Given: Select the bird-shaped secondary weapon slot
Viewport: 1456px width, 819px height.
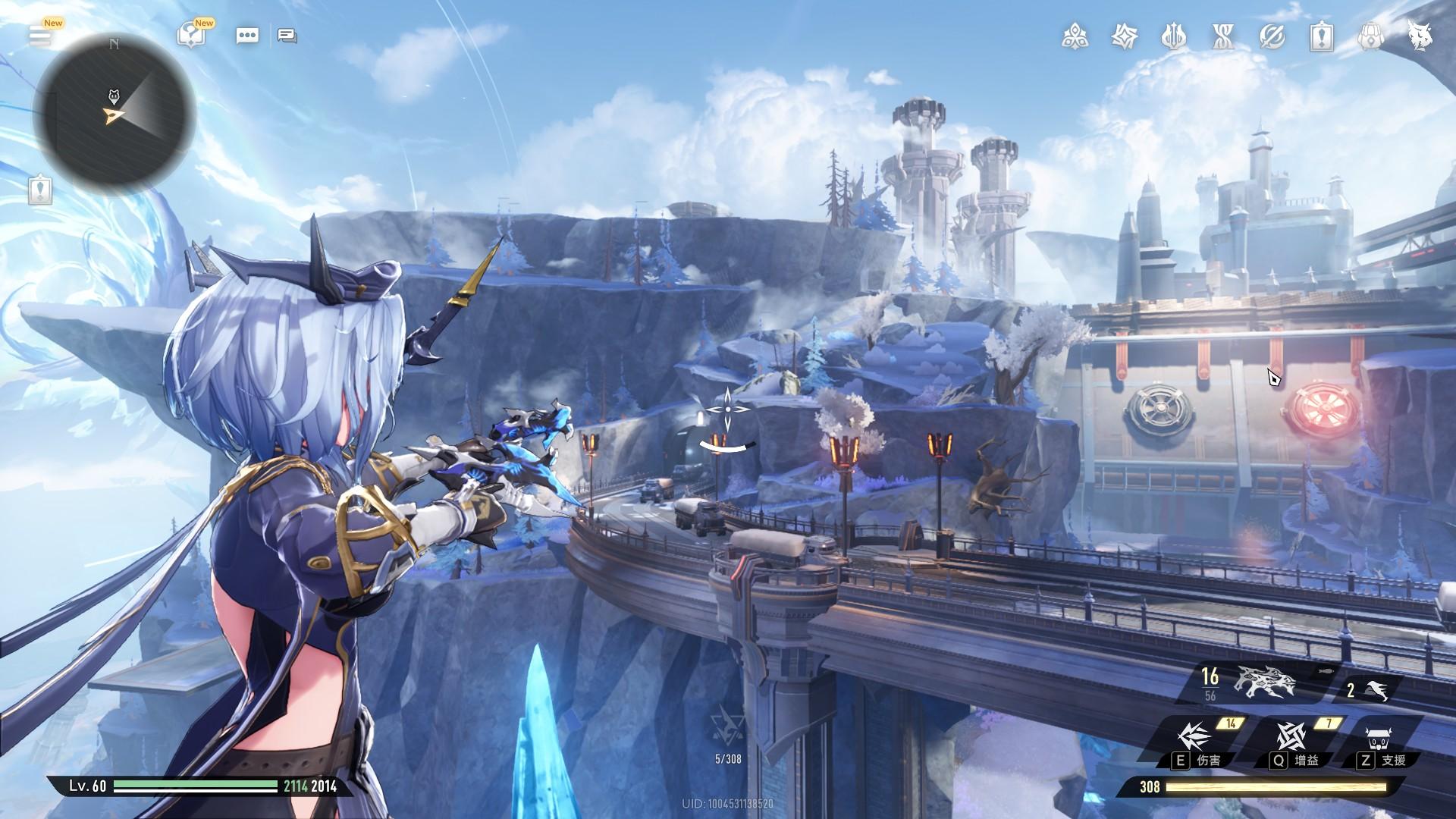Looking at the screenshot, I should 1371,690.
